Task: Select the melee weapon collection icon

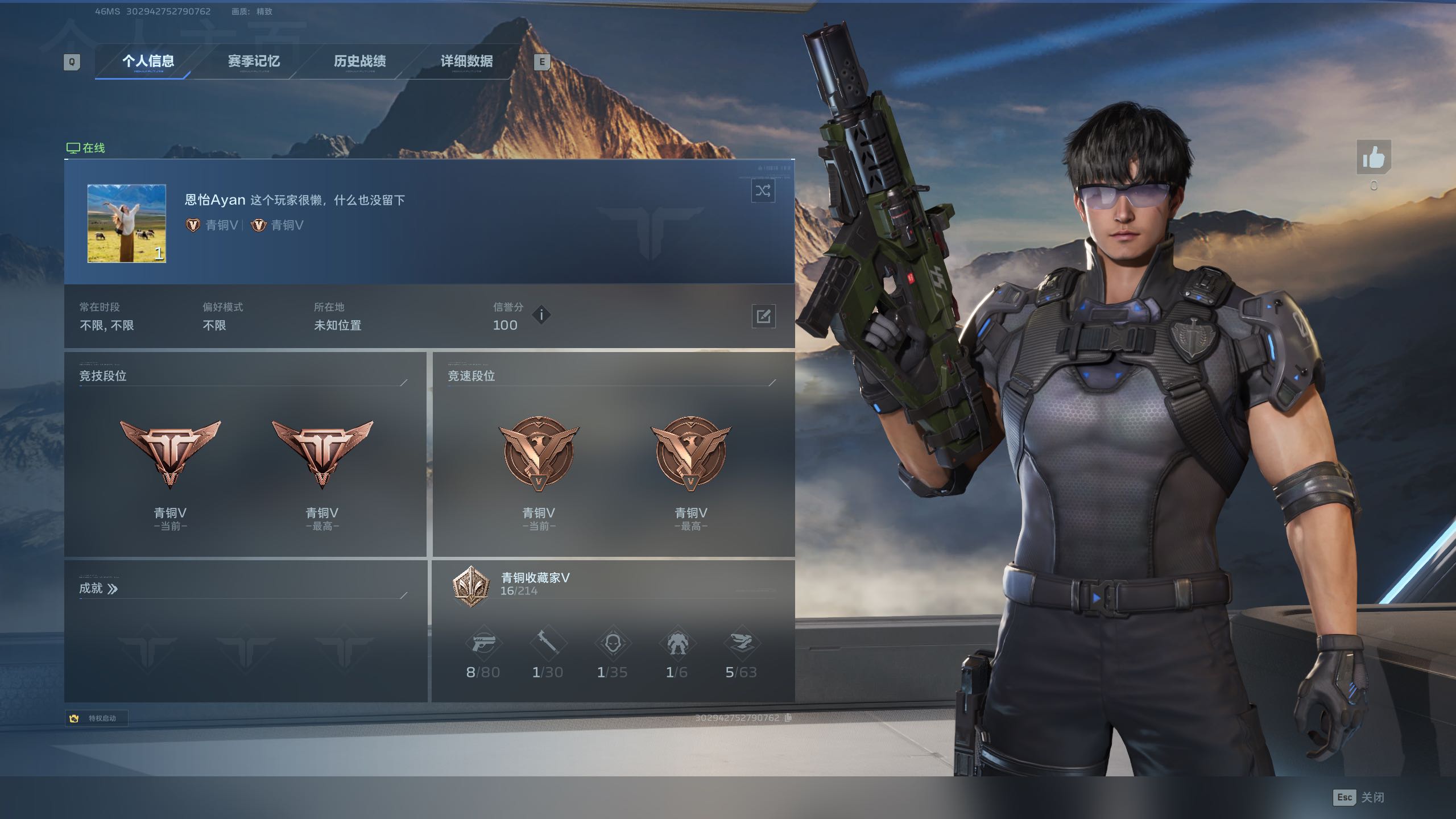Action: [x=548, y=644]
